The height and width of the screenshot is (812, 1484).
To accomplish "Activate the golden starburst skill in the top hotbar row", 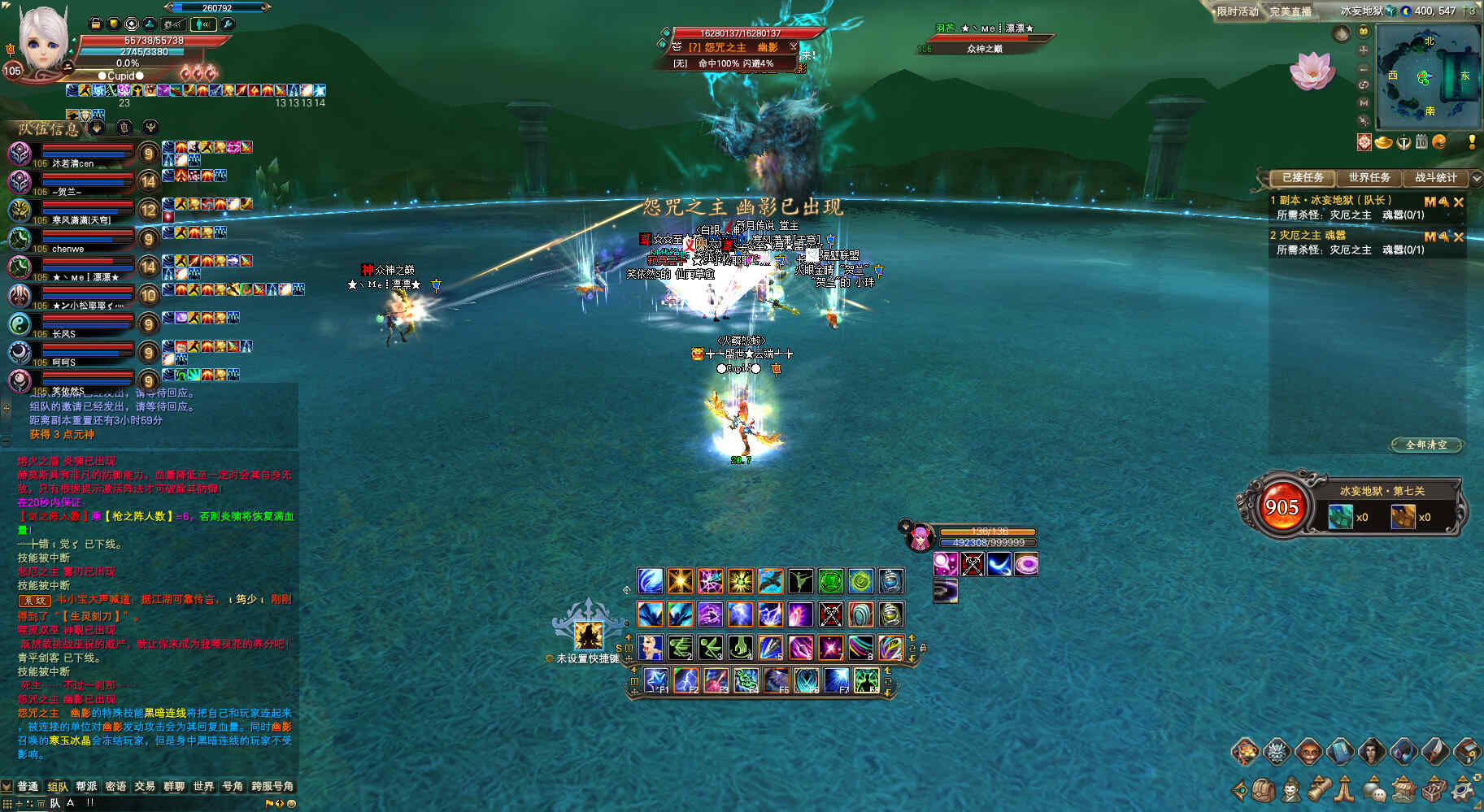I will (x=680, y=580).
